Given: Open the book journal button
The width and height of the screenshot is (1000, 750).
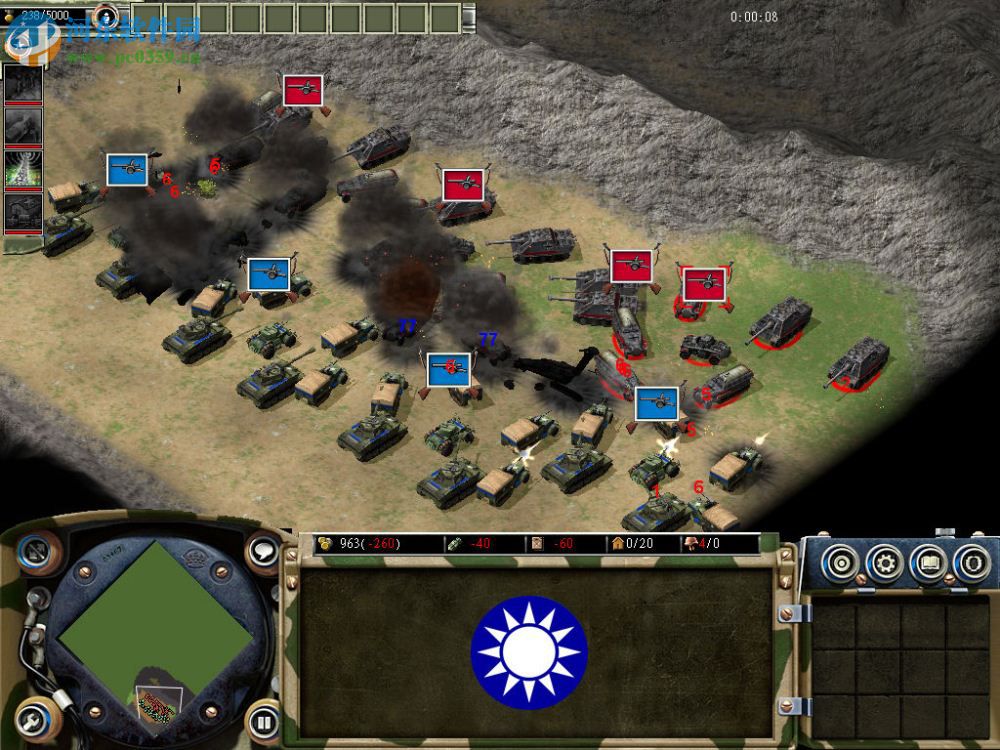Looking at the screenshot, I should click(928, 564).
